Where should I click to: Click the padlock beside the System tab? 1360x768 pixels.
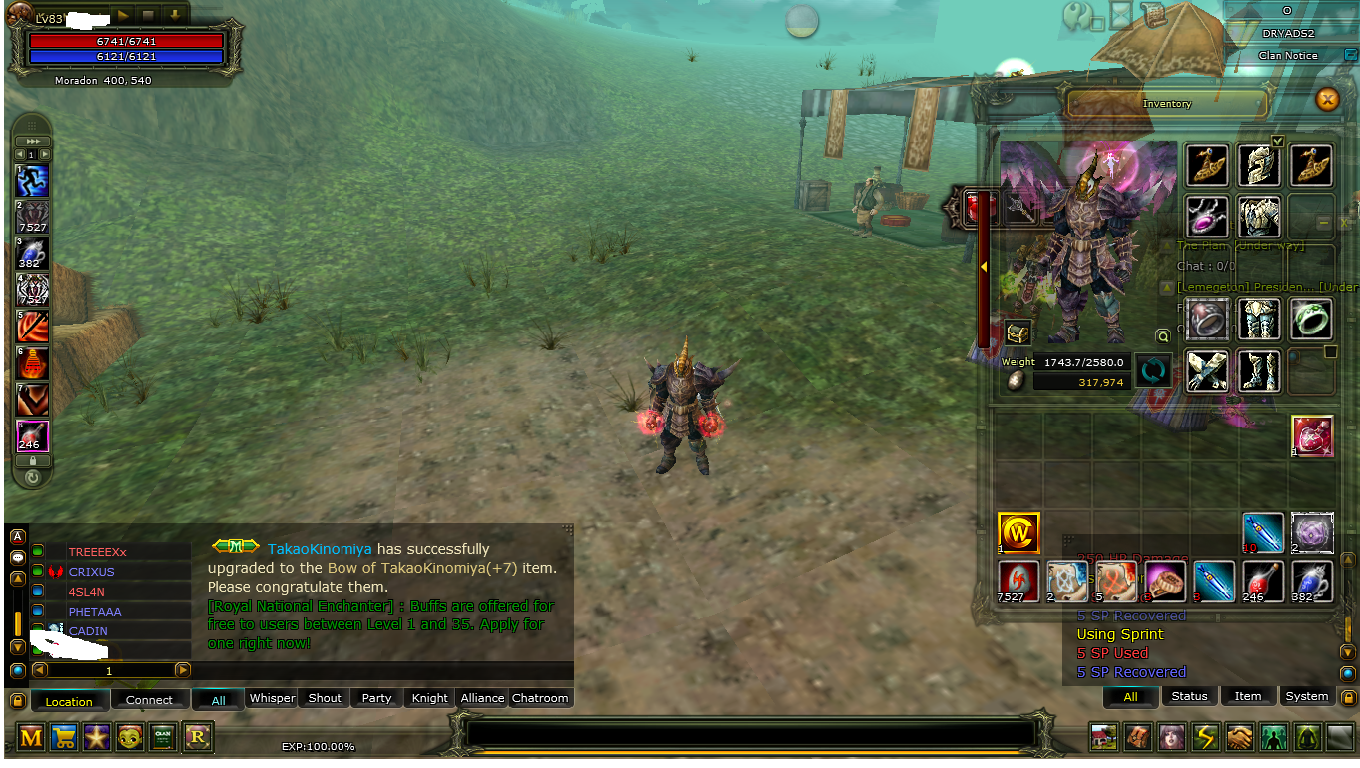click(x=1350, y=697)
